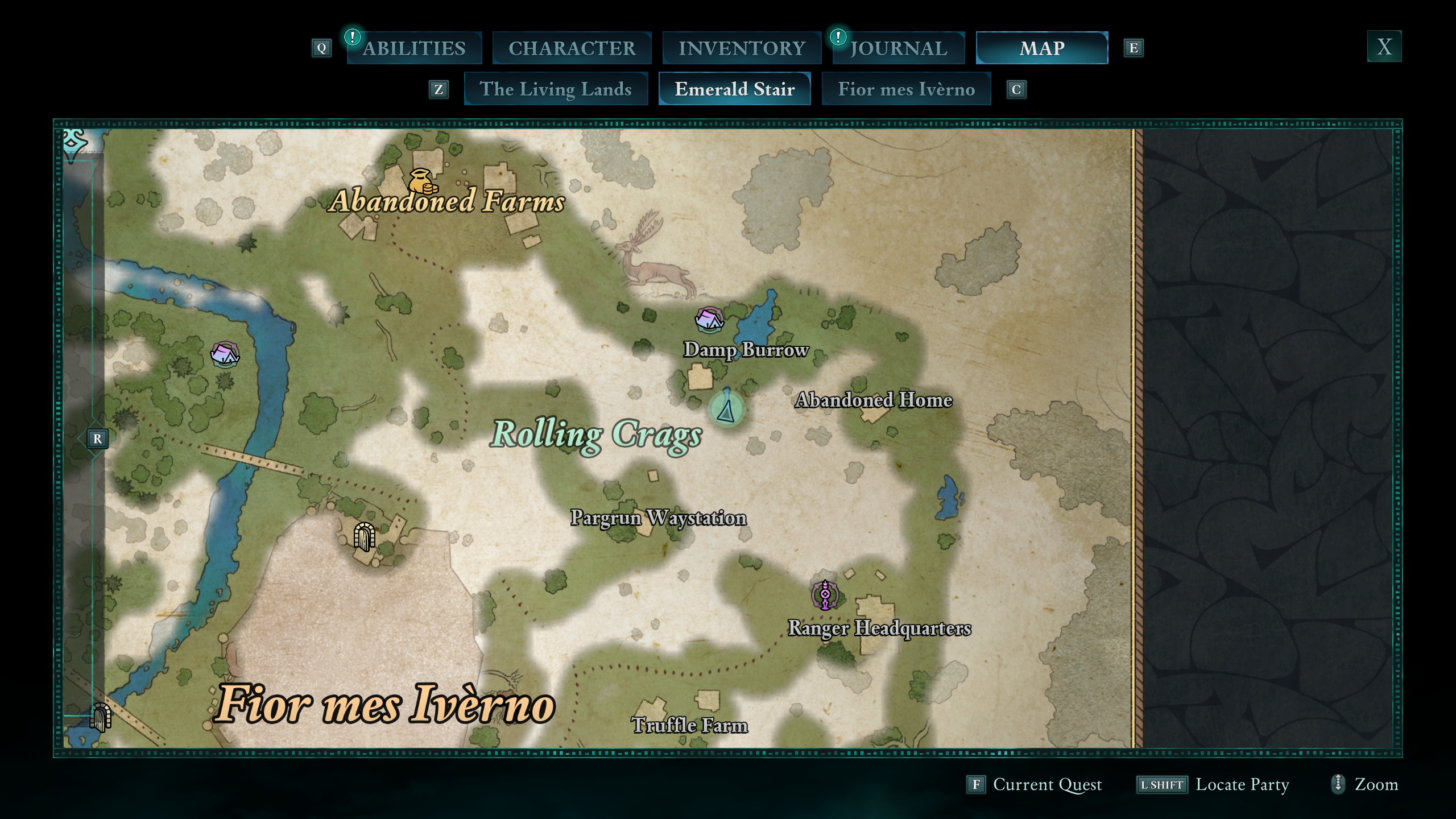Expand the map legend side panel
Viewport: 1456px width, 819px height.
[x=97, y=439]
